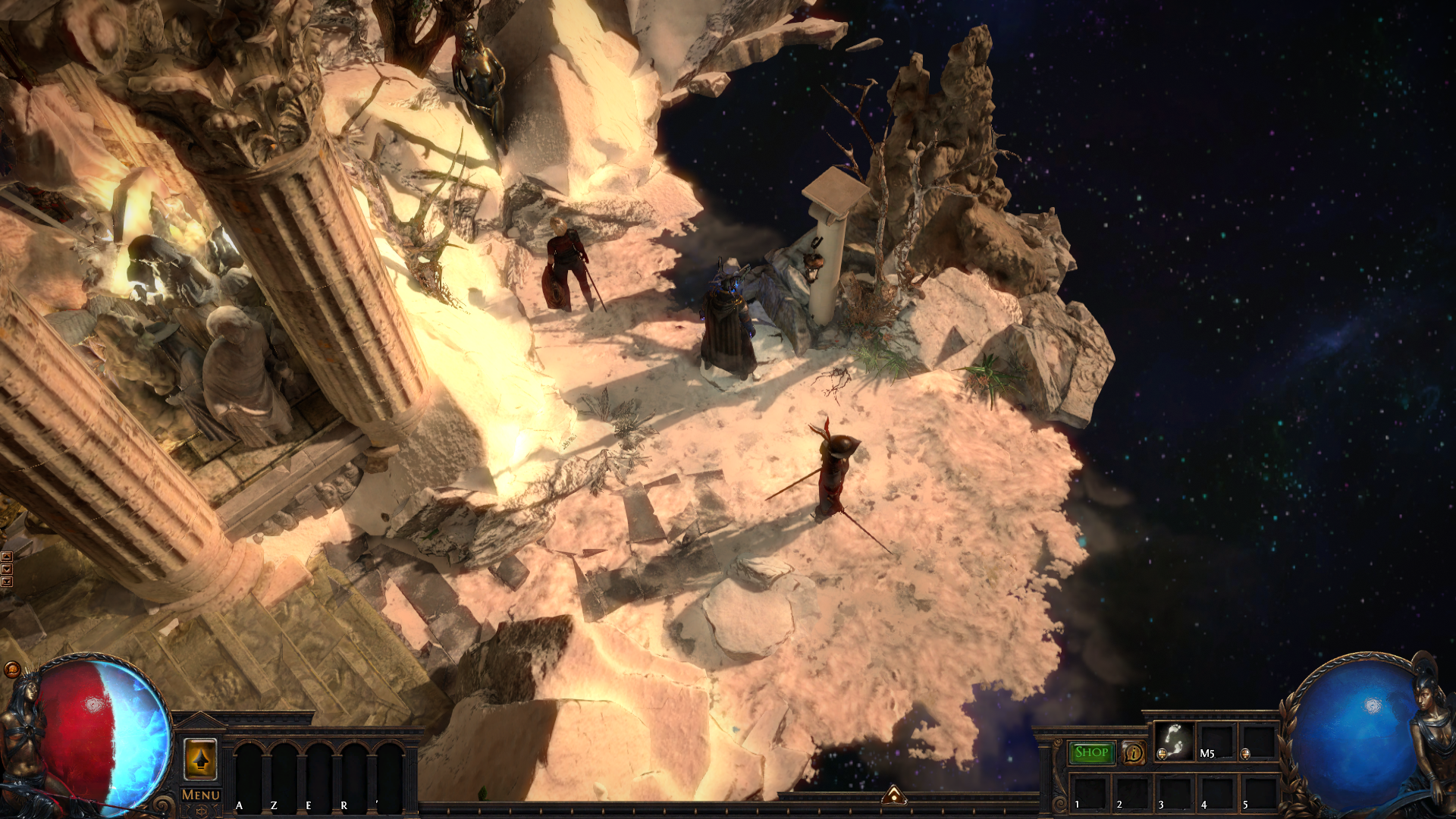Click the skill slot numbered 5
Viewport: 1456px width, 819px height.
[x=1259, y=791]
